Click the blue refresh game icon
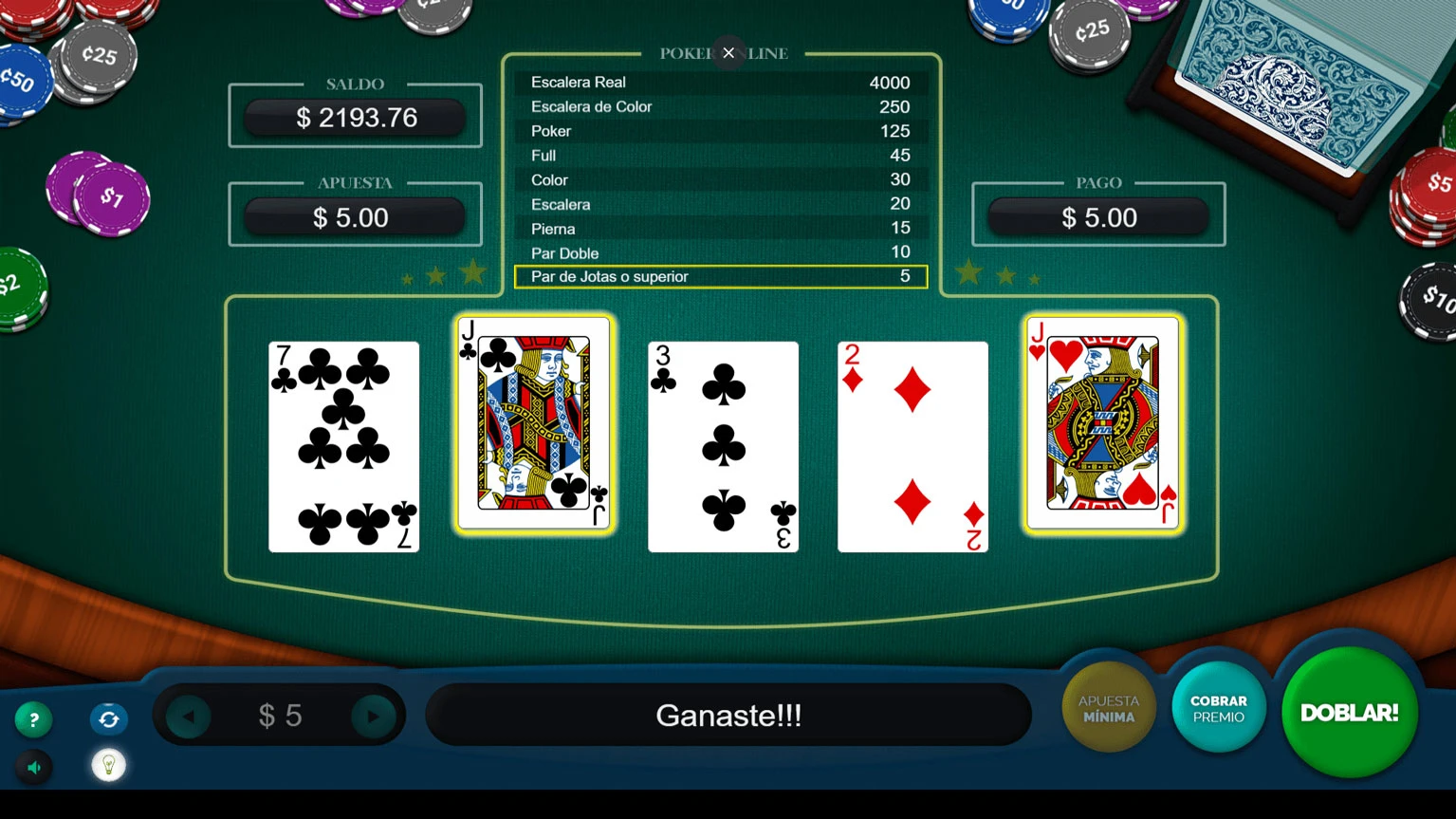This screenshot has width=1456, height=819. (108, 719)
